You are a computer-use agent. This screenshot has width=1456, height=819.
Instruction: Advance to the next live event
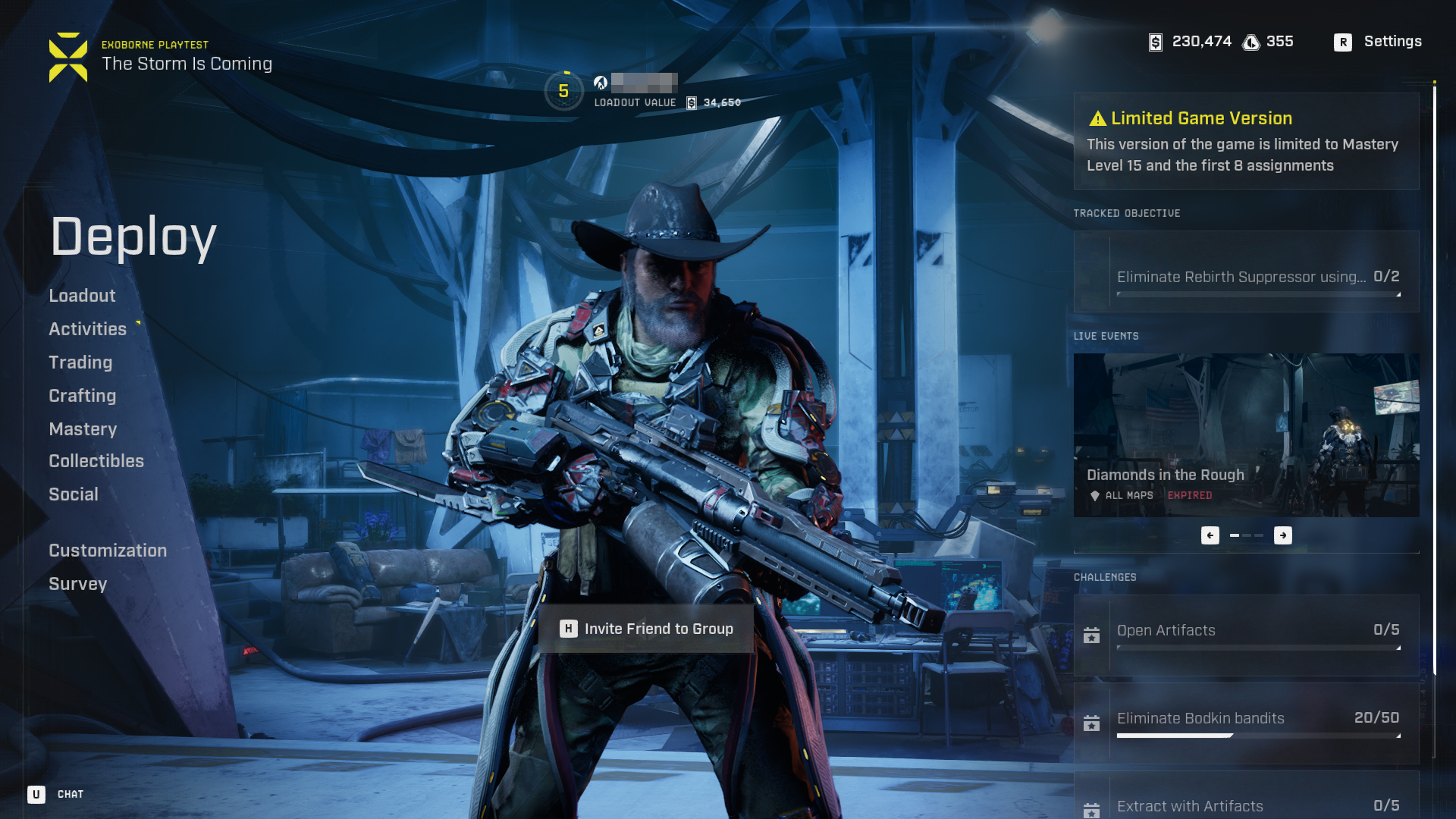click(x=1283, y=535)
